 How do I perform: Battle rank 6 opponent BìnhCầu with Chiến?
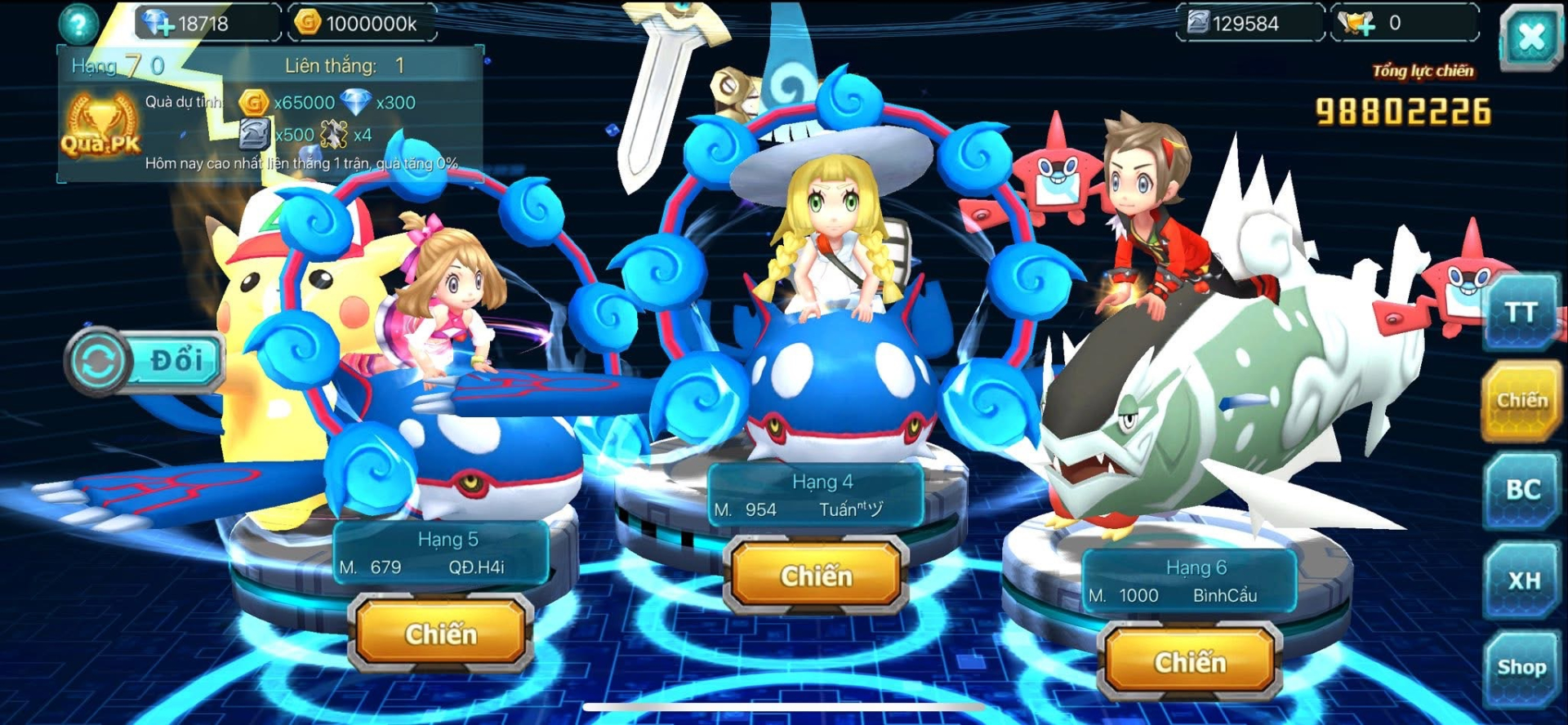1190,662
